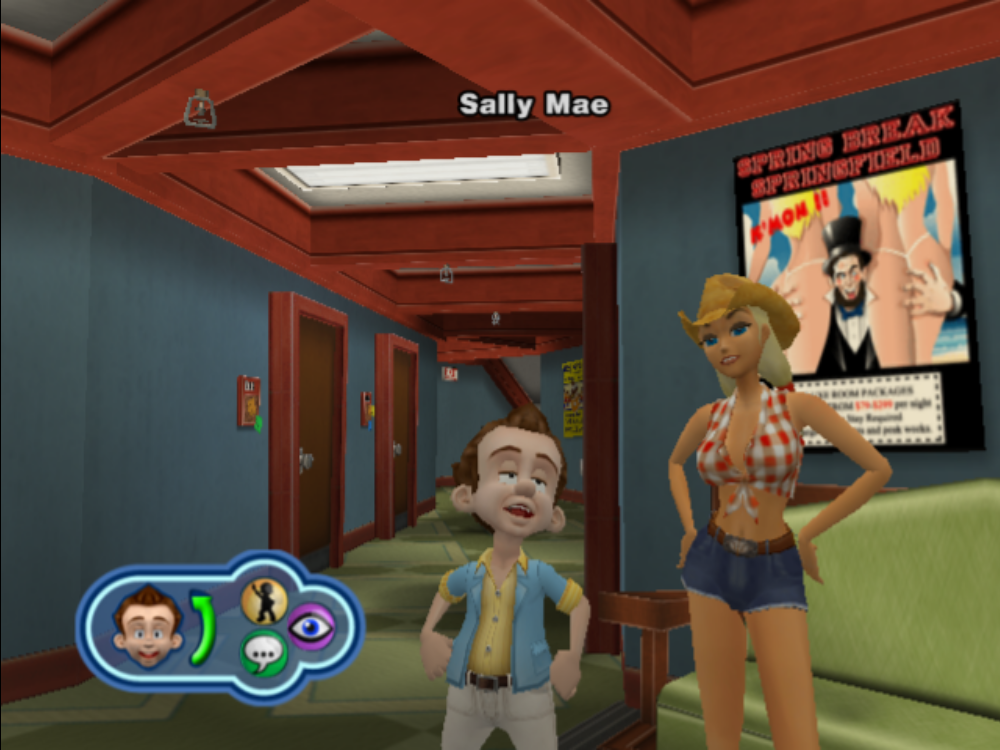Choose the gold silhouette action icon
Image resolution: width=1000 pixels, height=750 pixels.
pos(264,602)
